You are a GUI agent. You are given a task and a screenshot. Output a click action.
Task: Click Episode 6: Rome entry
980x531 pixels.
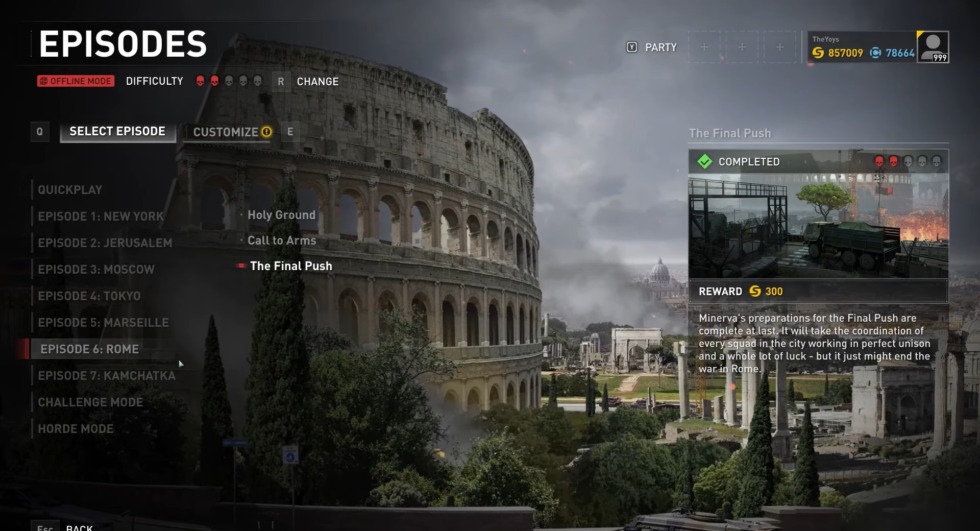click(89, 349)
